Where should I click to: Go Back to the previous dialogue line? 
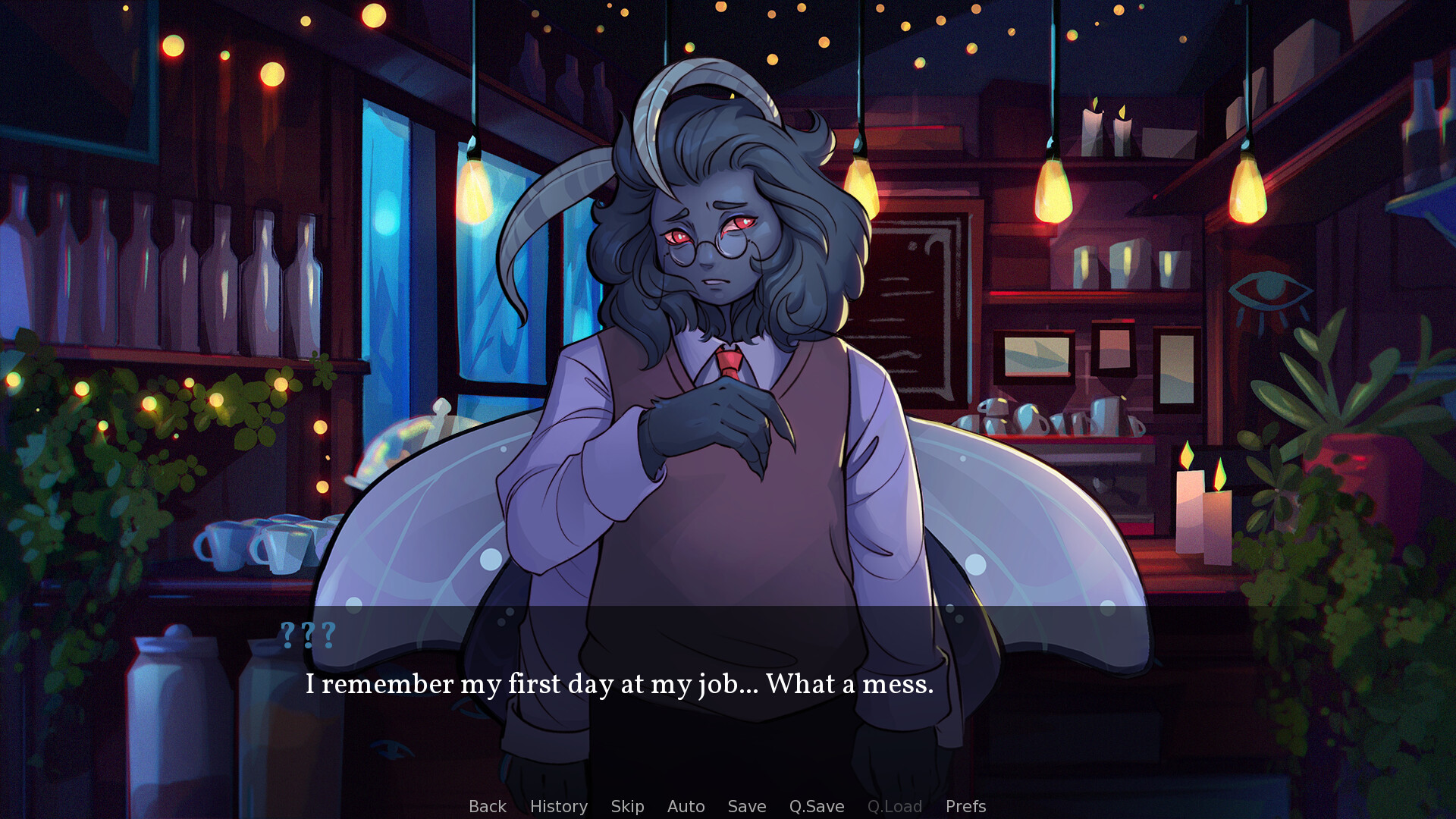coord(487,806)
